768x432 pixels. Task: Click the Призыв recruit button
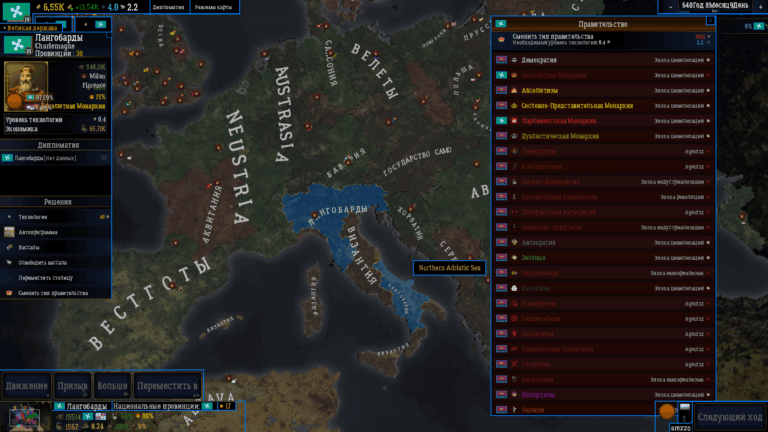[72, 385]
